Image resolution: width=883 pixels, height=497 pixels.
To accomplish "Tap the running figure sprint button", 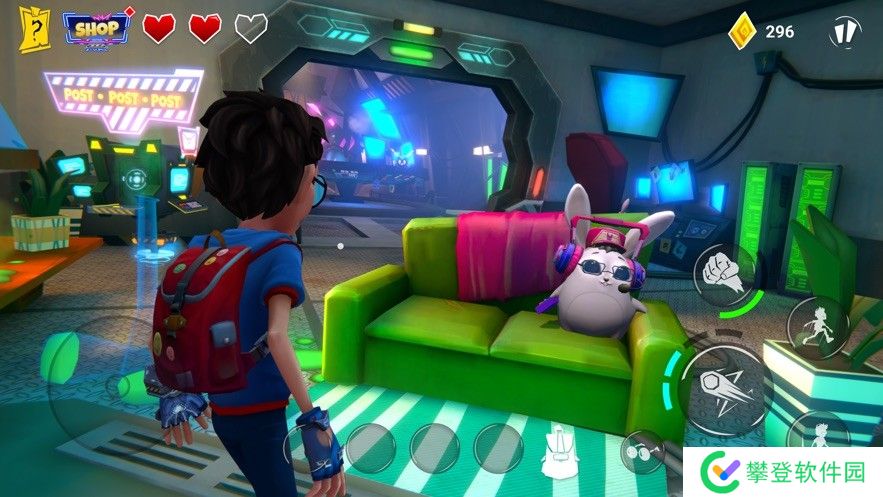I will (x=816, y=327).
